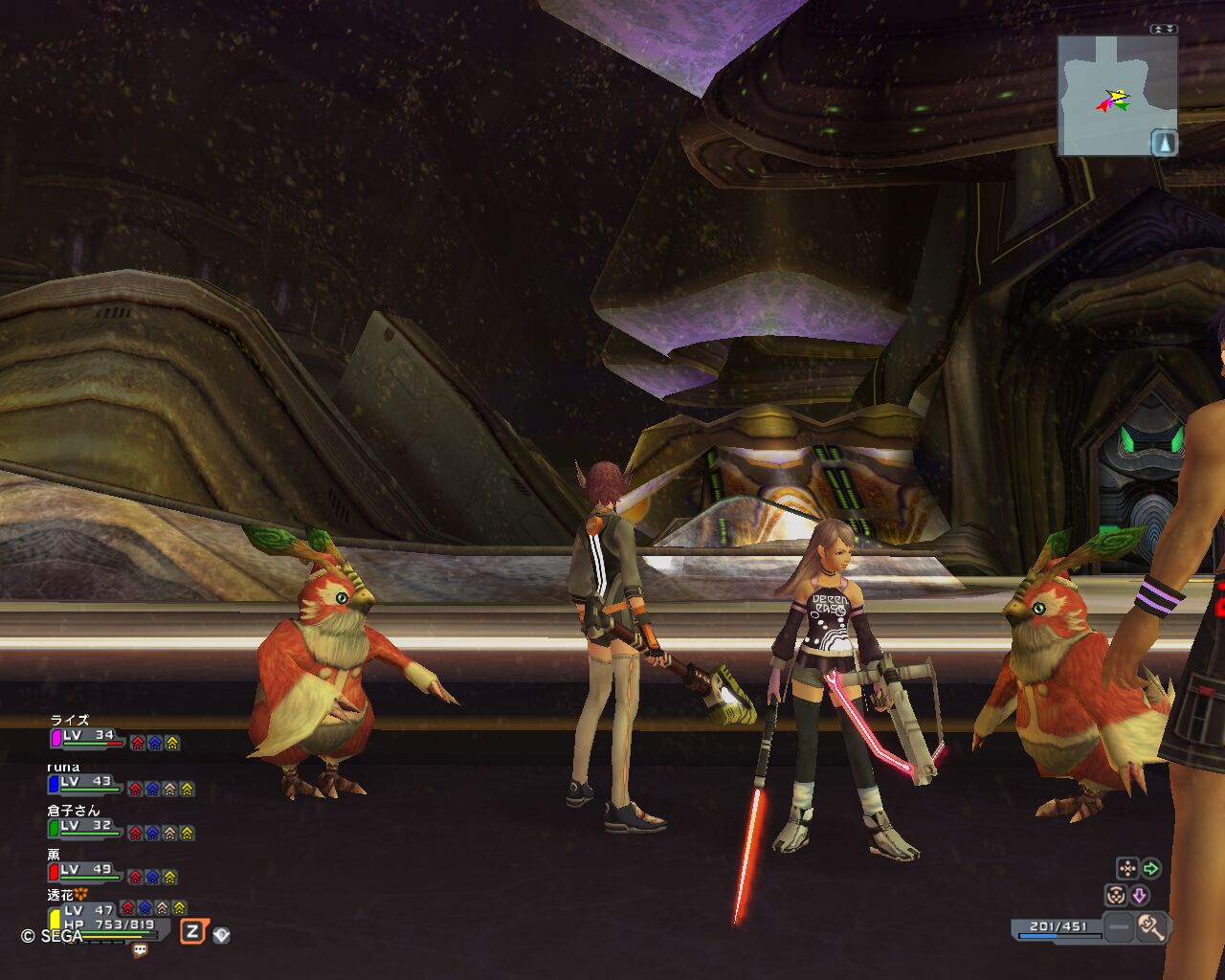Image resolution: width=1225 pixels, height=980 pixels.
Task: Select the equipped wand weapon slot
Action: tap(1150, 926)
